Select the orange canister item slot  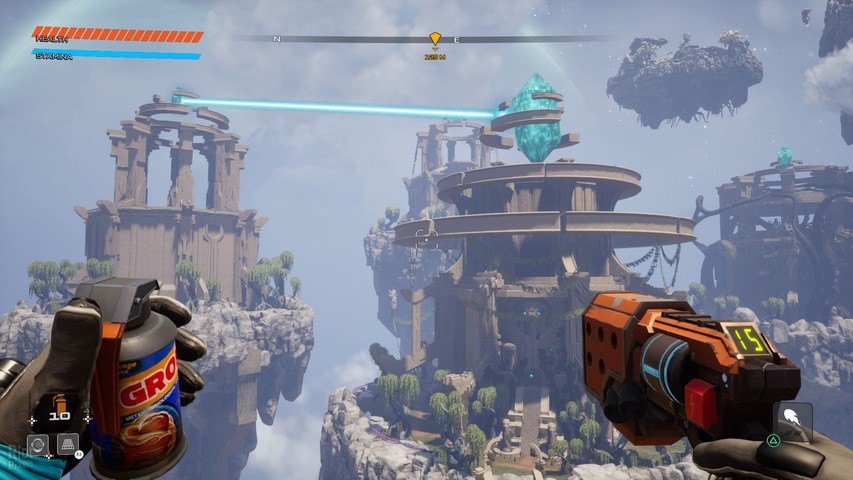tap(58, 402)
